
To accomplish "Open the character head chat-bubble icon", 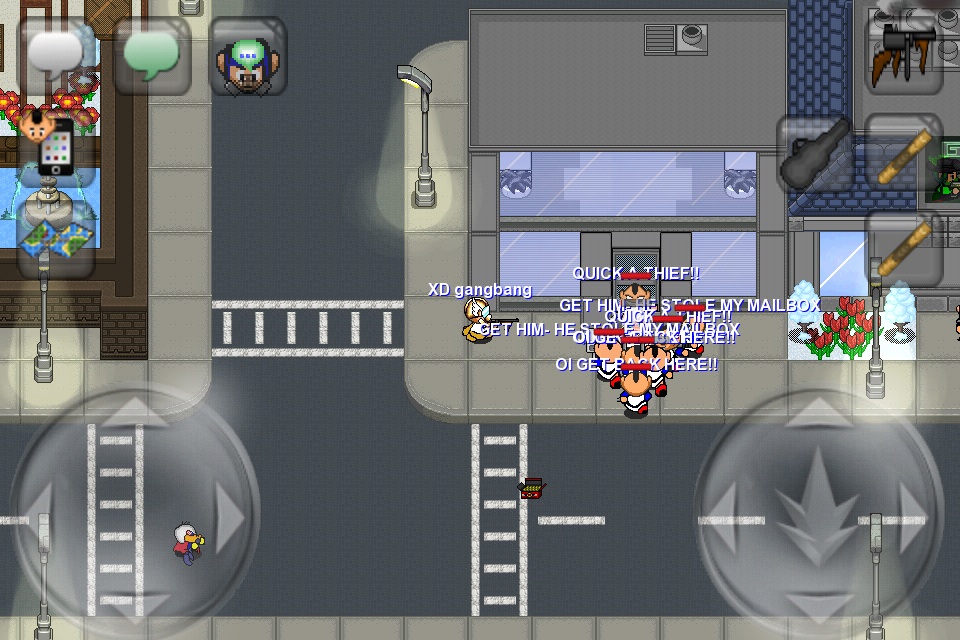I will (x=248, y=55).
